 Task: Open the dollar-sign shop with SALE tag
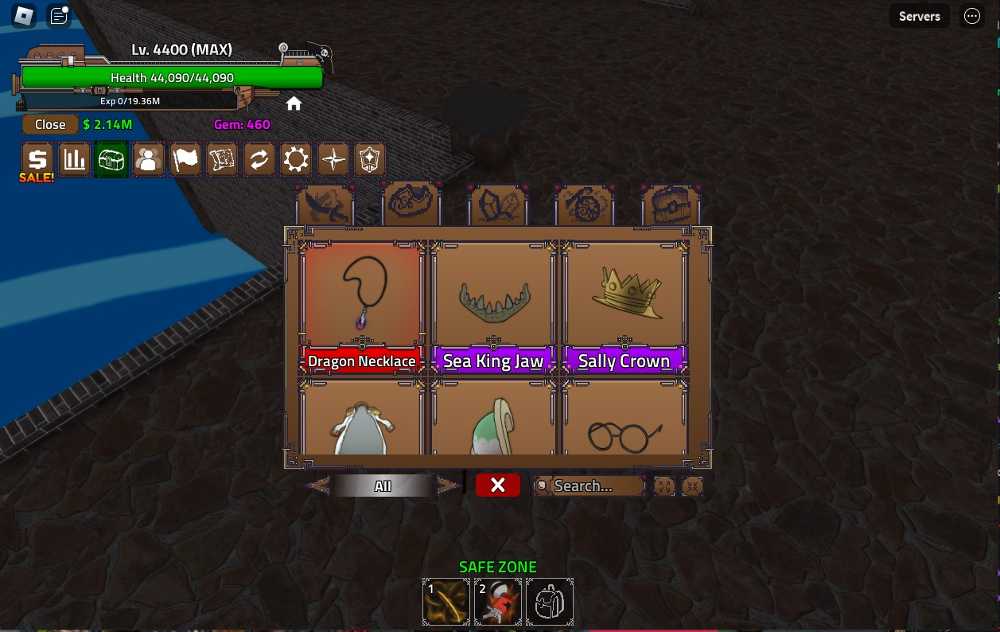tap(38, 160)
